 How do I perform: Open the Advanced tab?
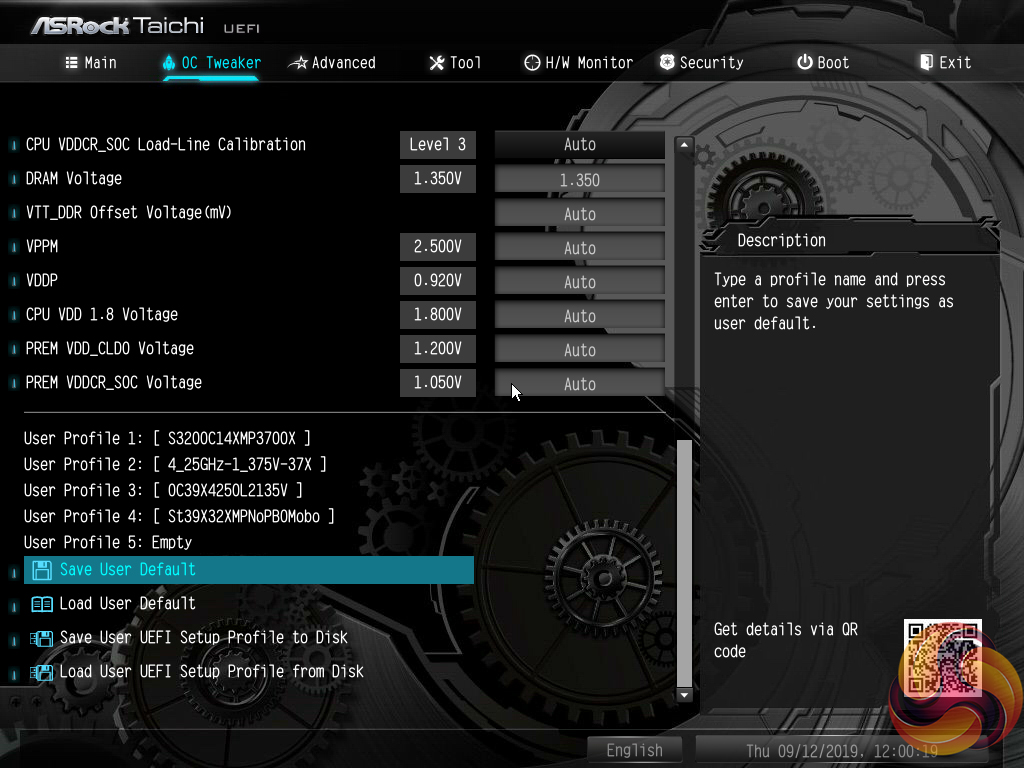[x=332, y=62]
